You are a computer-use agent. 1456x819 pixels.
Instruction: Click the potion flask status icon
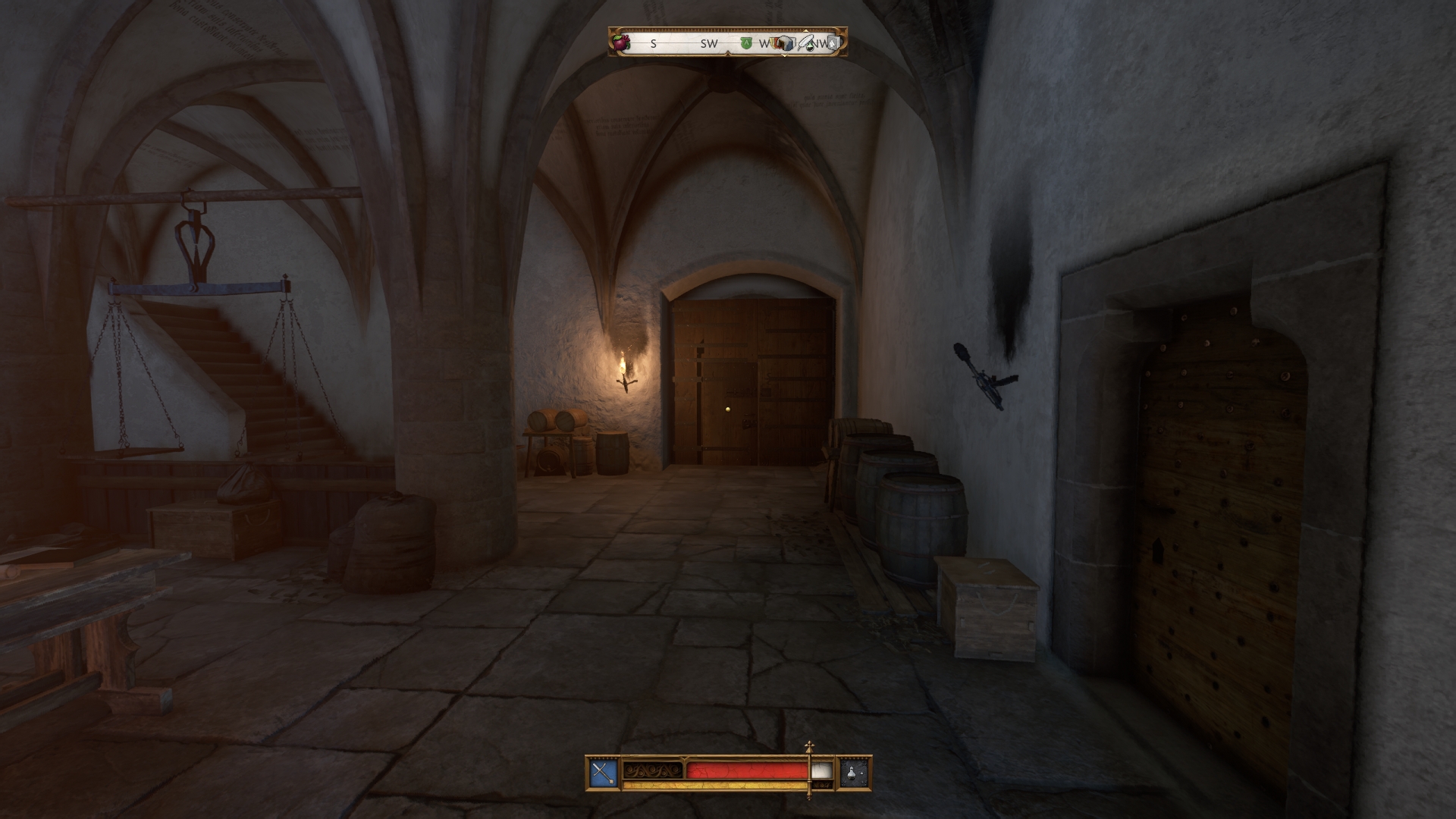[854, 773]
